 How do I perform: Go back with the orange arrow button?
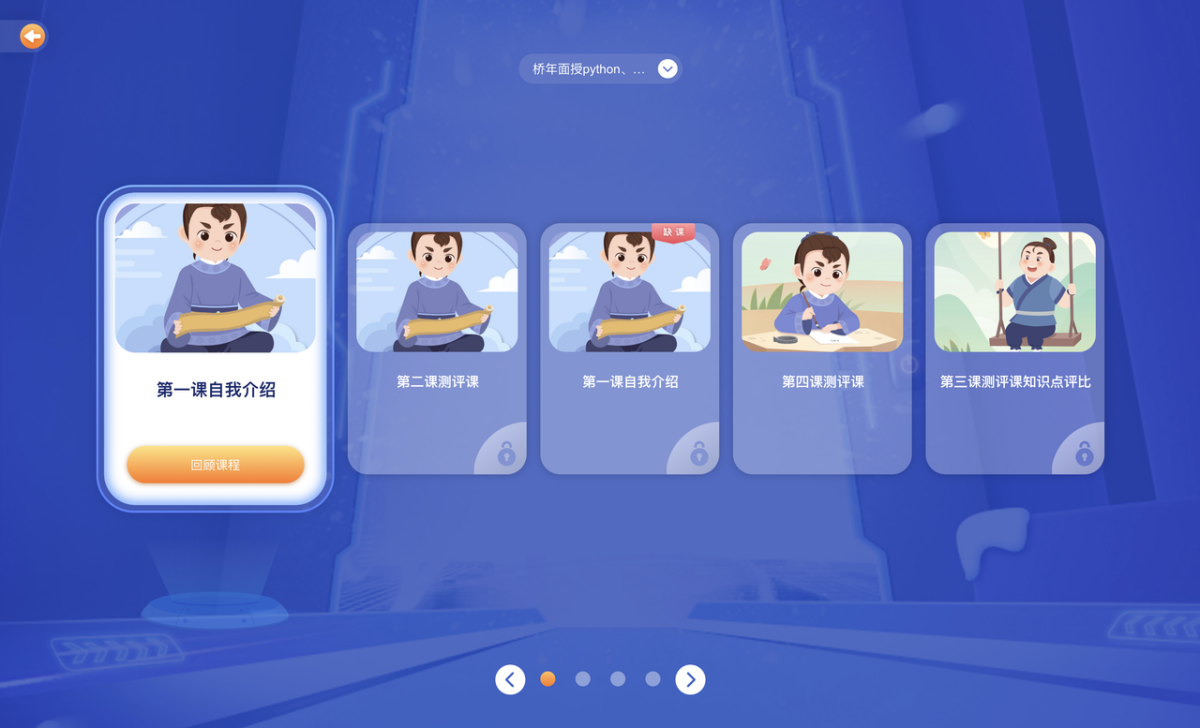32,37
